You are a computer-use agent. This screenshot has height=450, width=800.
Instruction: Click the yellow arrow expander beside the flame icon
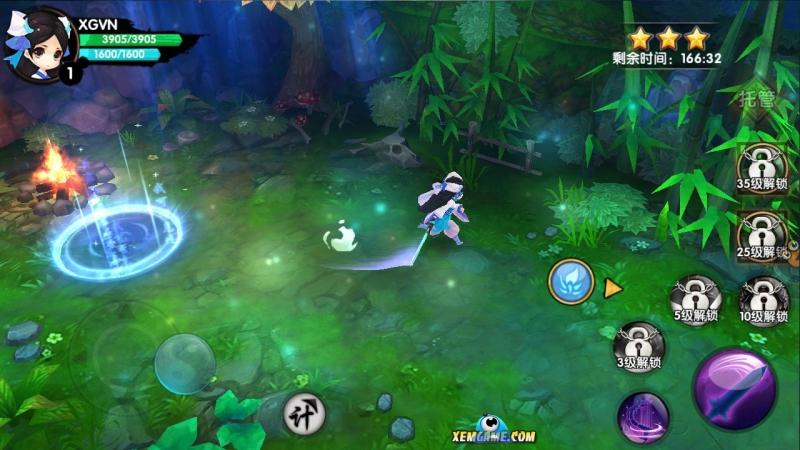(612, 288)
